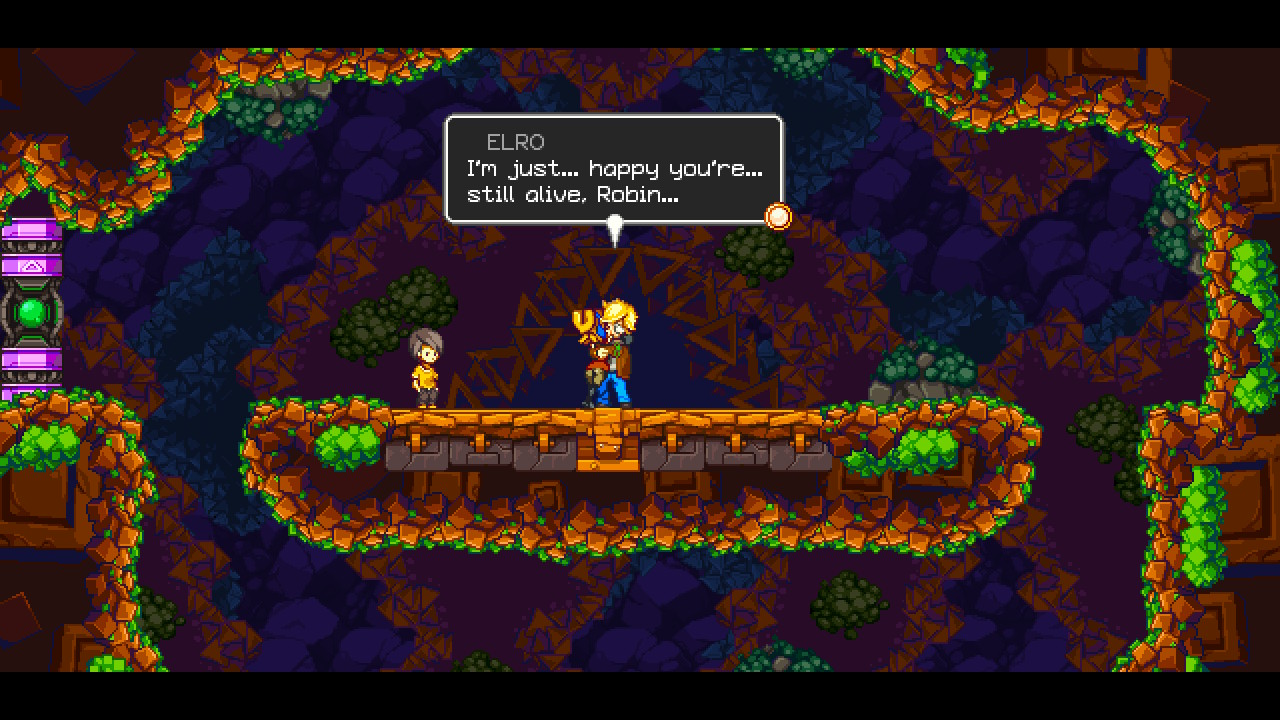Advance Elro's dialogue speech box
This screenshot has width=1280, height=720.
pyautogui.click(x=613, y=169)
